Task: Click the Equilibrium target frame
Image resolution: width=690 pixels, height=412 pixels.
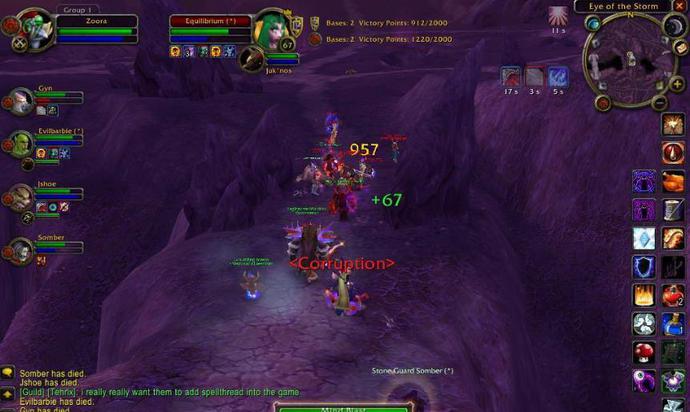Action: click(209, 21)
